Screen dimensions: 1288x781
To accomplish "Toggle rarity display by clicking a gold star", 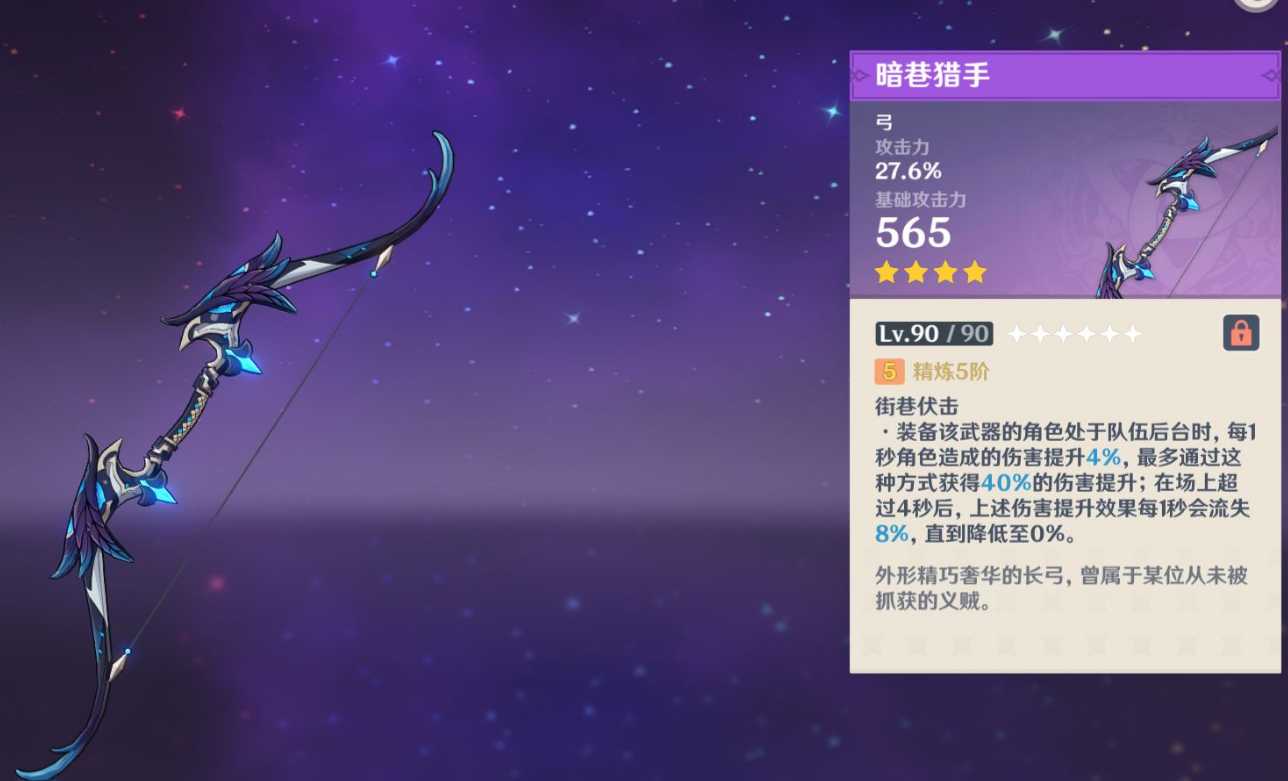I will [x=916, y=271].
